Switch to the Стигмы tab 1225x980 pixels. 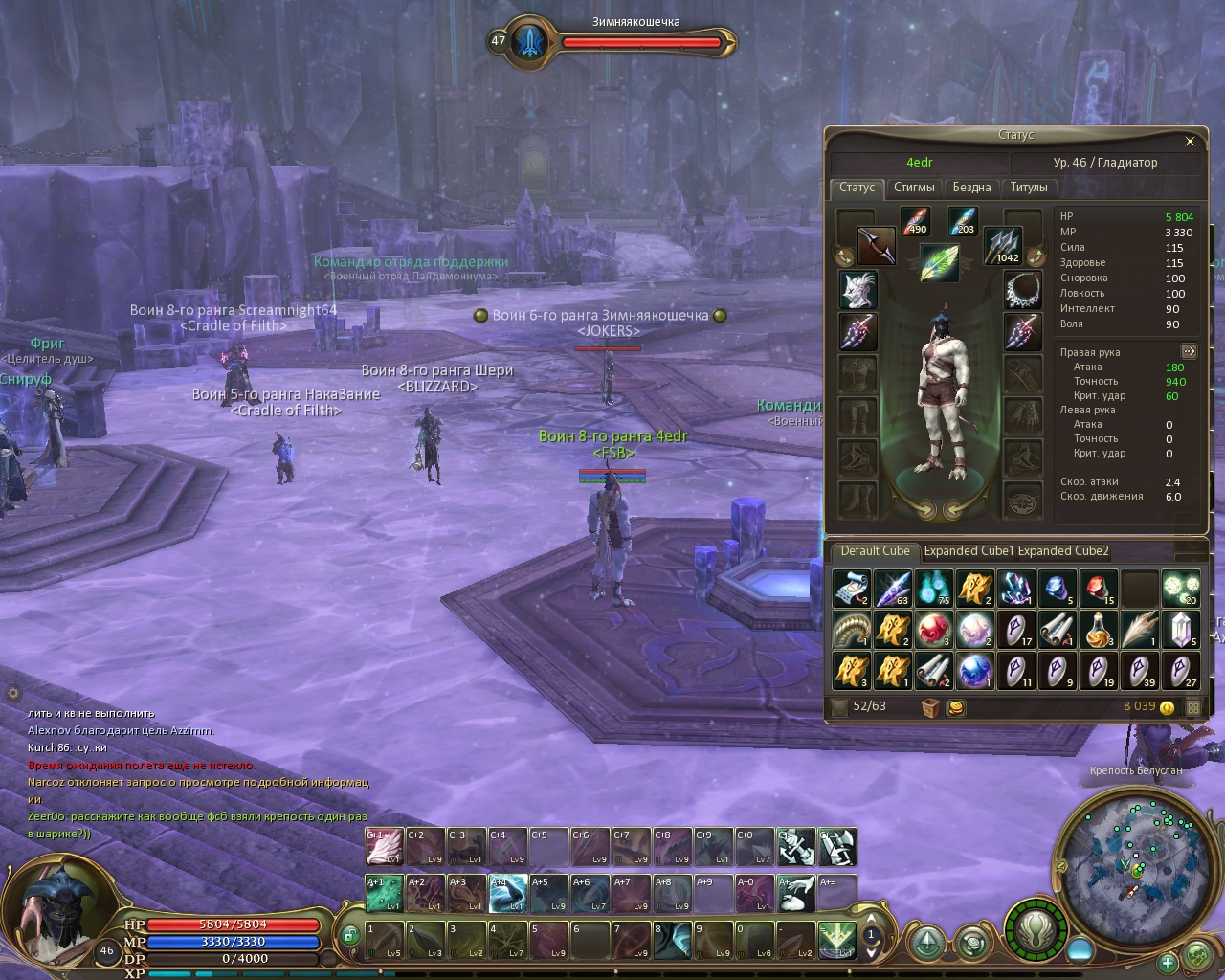(914, 188)
